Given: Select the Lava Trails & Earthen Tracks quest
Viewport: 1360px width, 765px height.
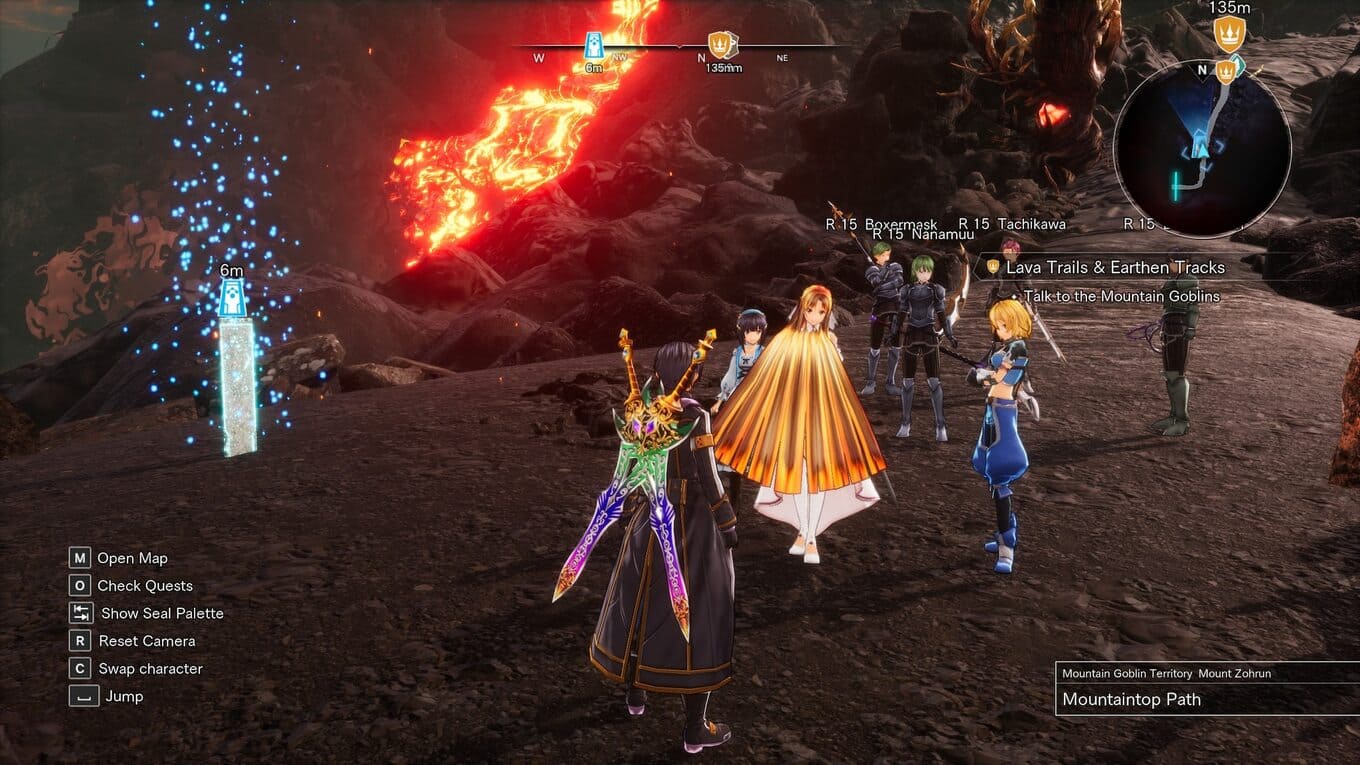Looking at the screenshot, I should (1115, 268).
